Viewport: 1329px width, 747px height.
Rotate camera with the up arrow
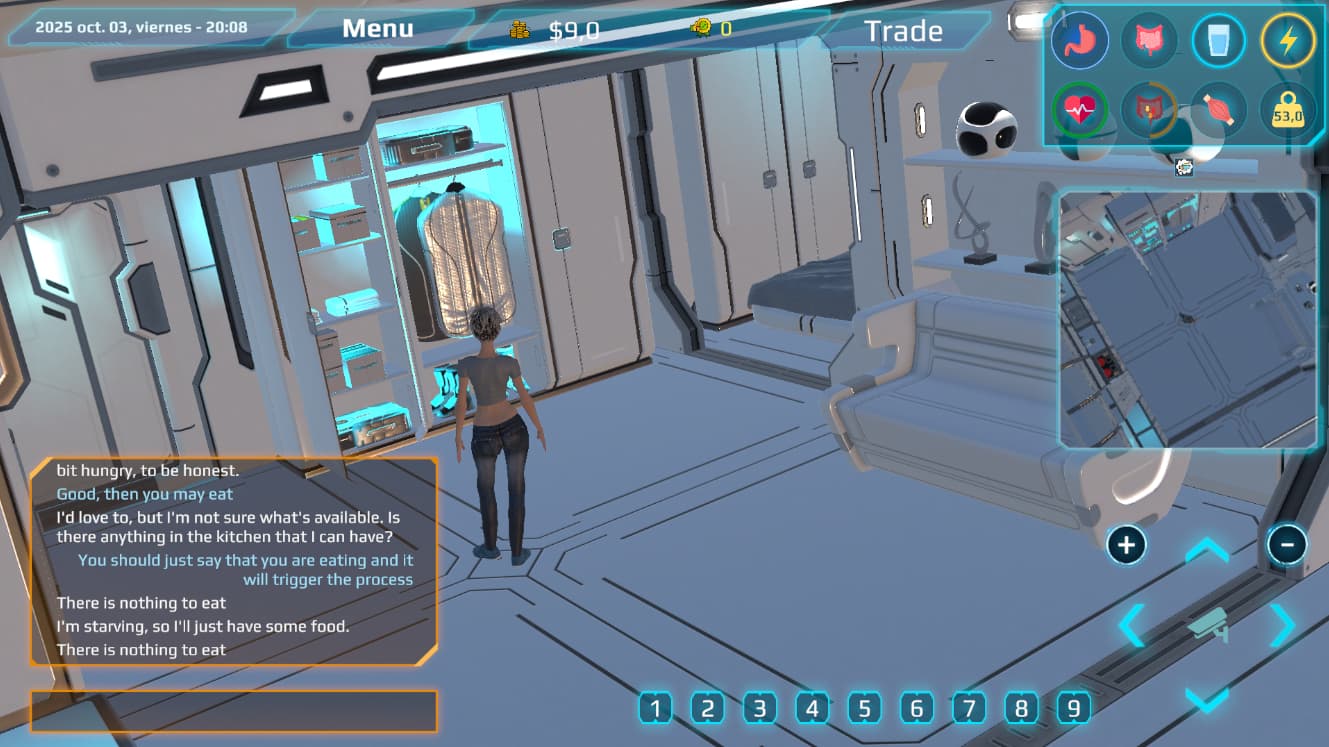point(1207,551)
